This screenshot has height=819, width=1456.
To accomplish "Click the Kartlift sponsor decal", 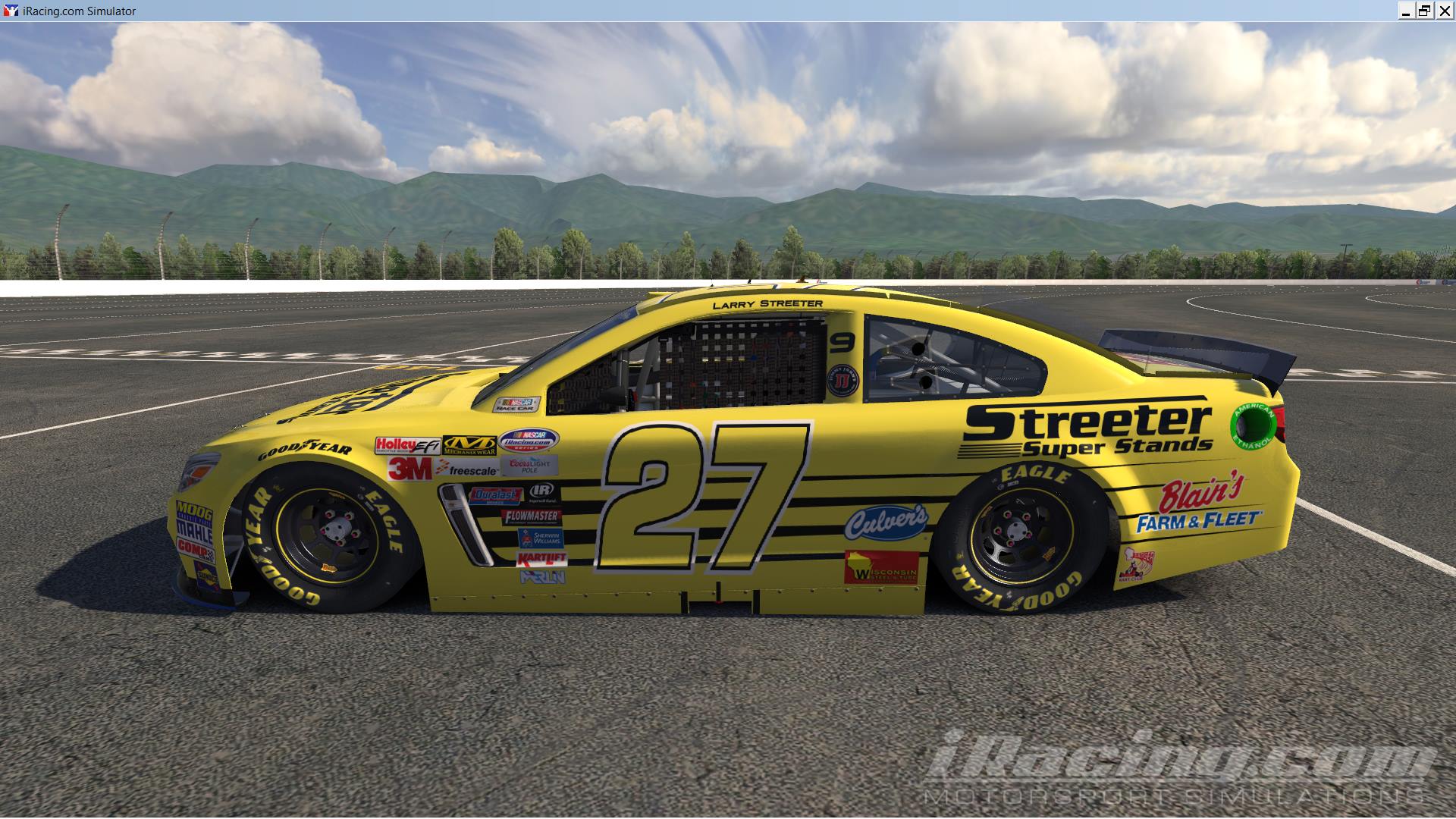I will point(541,559).
